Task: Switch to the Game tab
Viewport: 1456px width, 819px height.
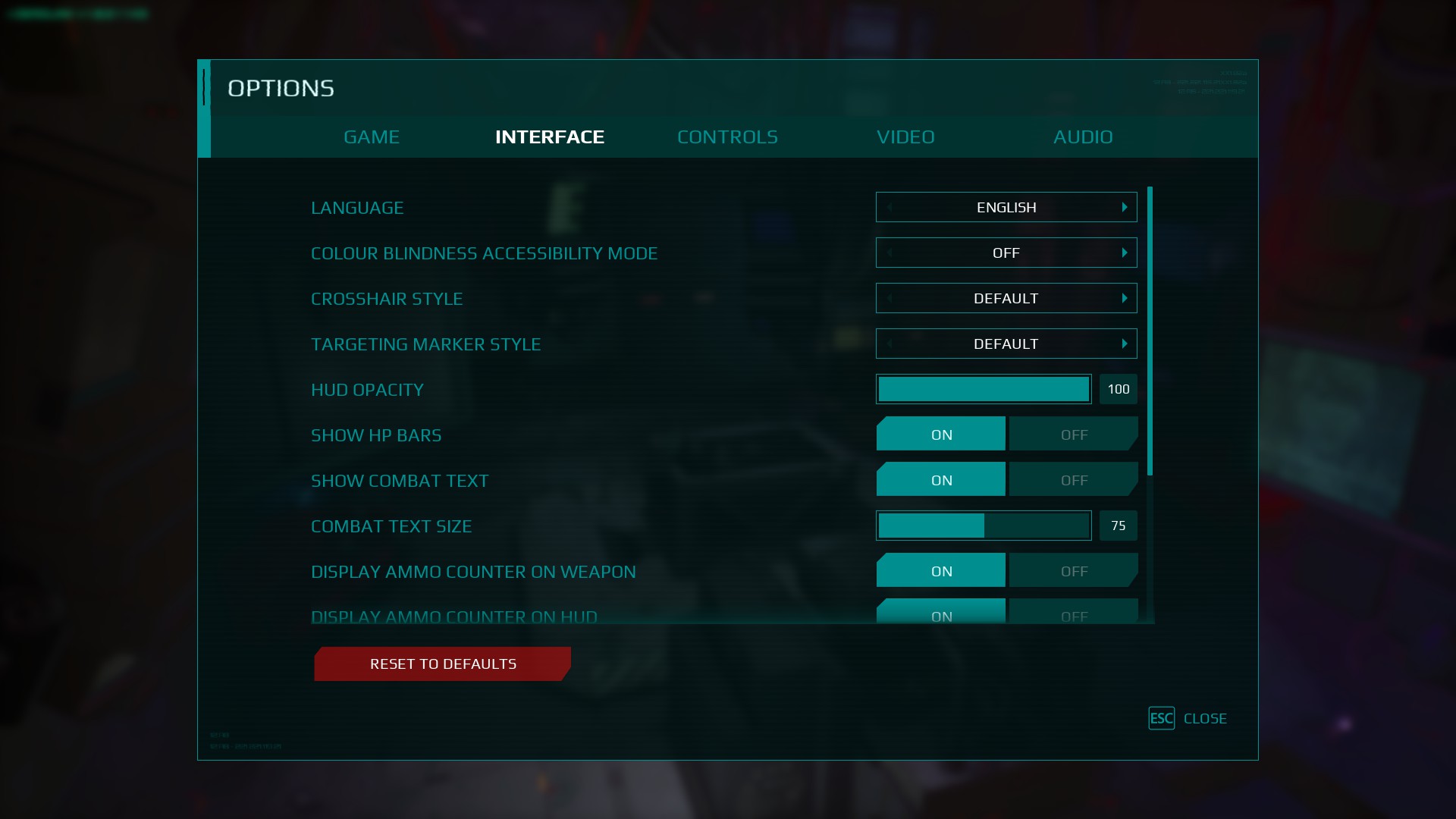Action: 372,136
